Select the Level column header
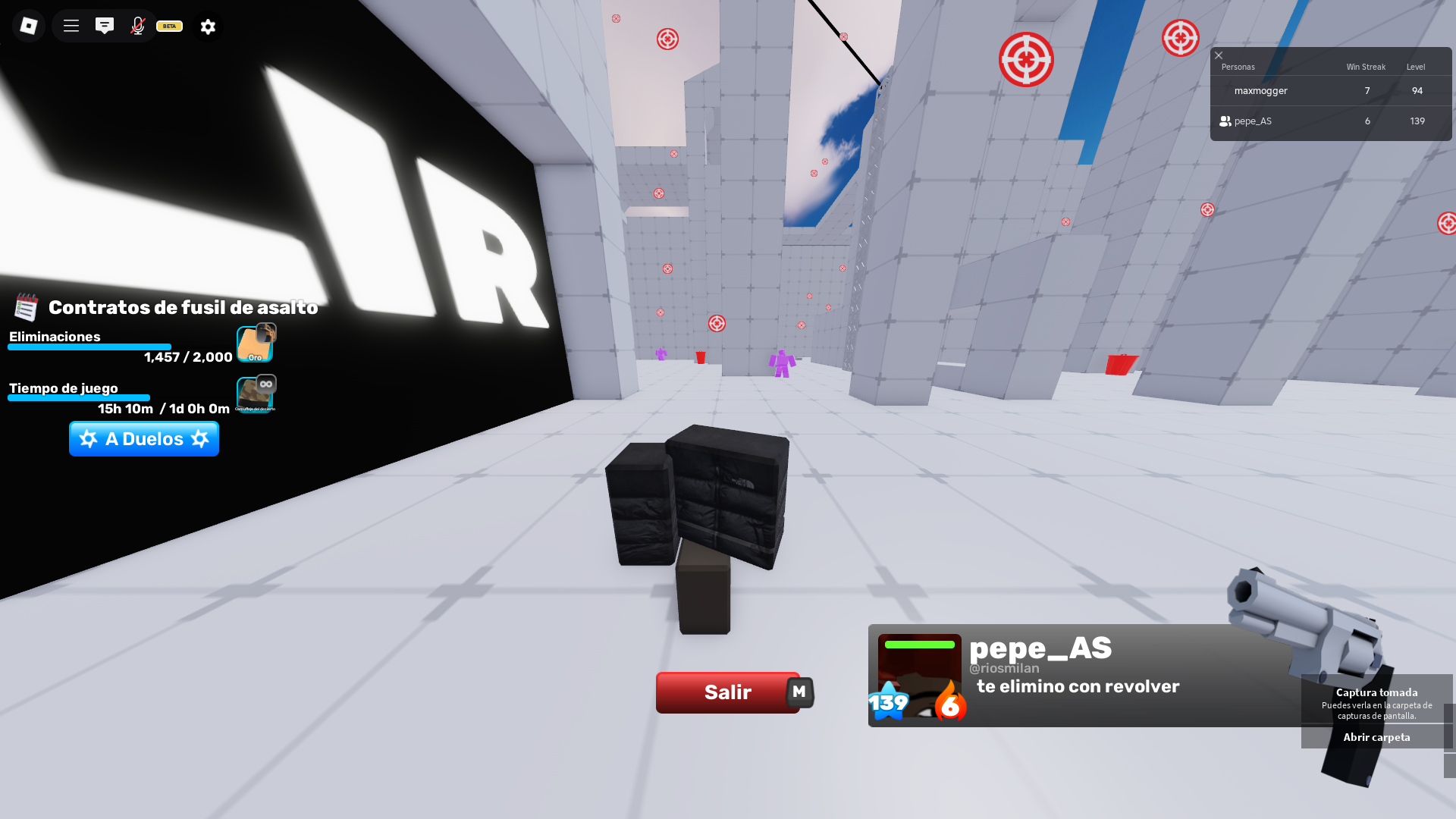 [x=1415, y=67]
